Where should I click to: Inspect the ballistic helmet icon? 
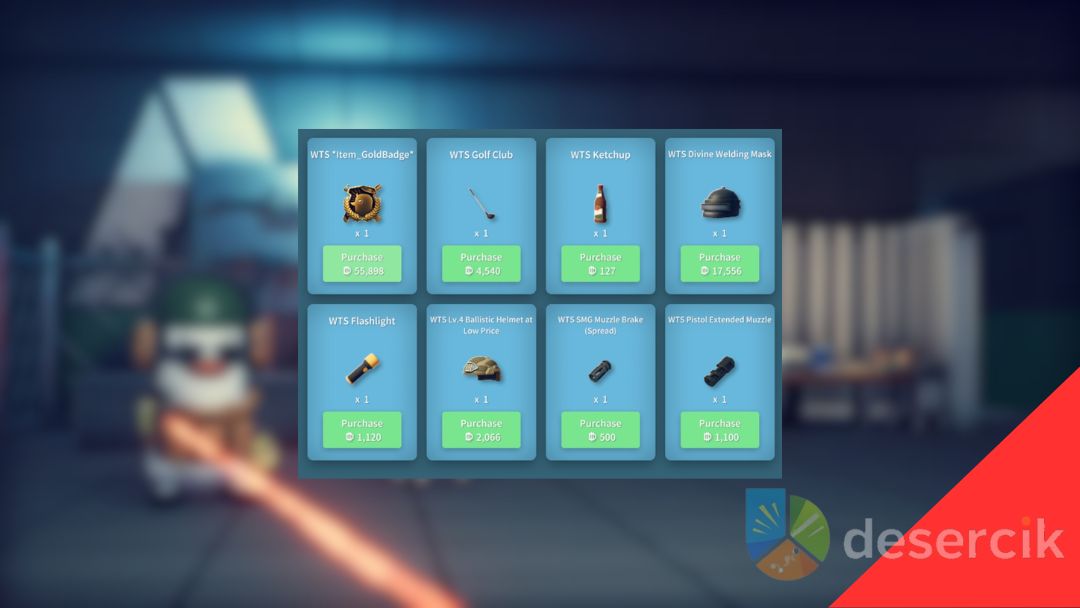pos(481,369)
